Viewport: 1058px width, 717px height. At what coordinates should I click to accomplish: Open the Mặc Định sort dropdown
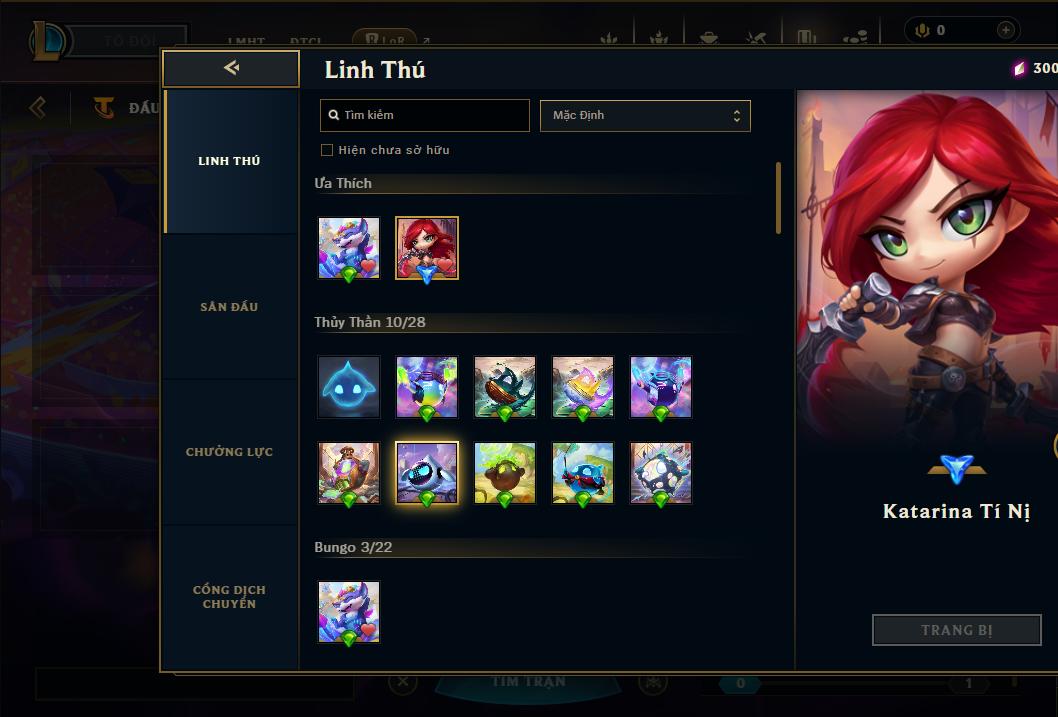point(645,115)
